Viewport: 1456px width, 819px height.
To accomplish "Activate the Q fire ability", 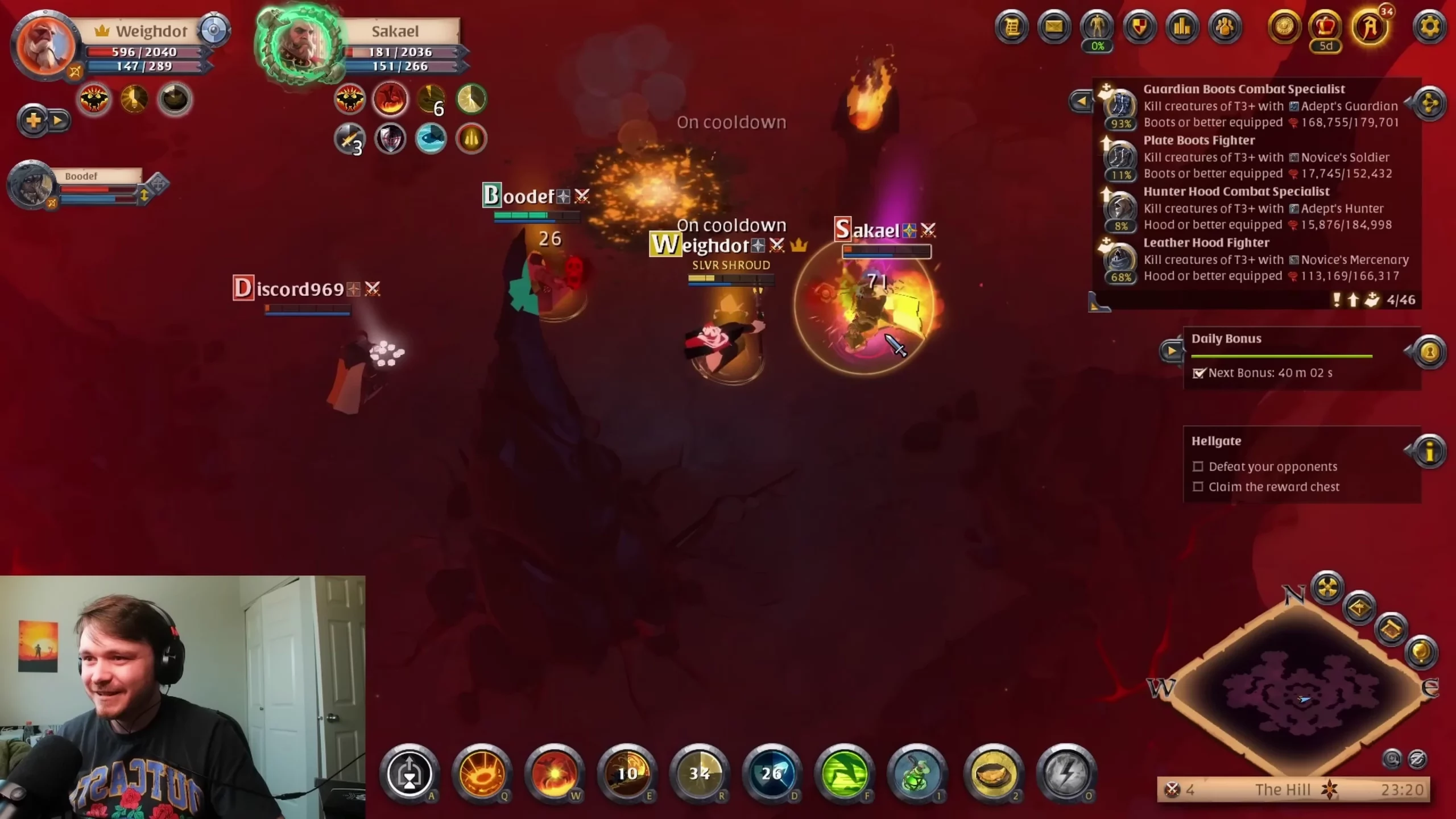I will click(482, 773).
